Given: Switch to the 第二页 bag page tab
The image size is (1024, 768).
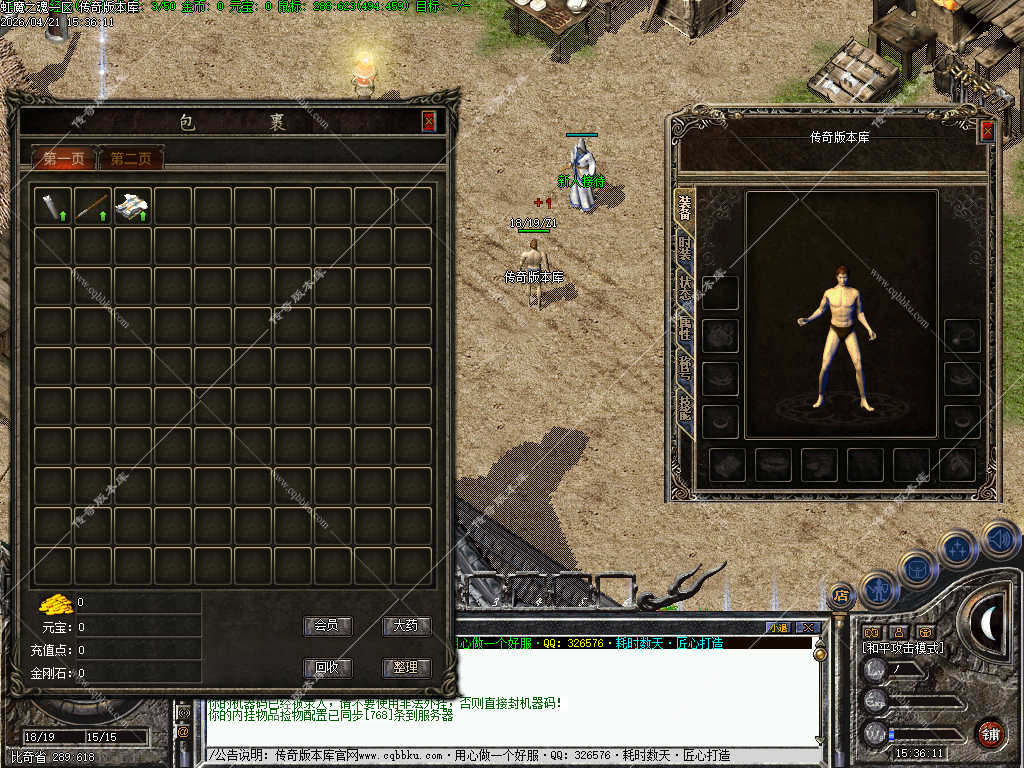Looking at the screenshot, I should point(131,158).
